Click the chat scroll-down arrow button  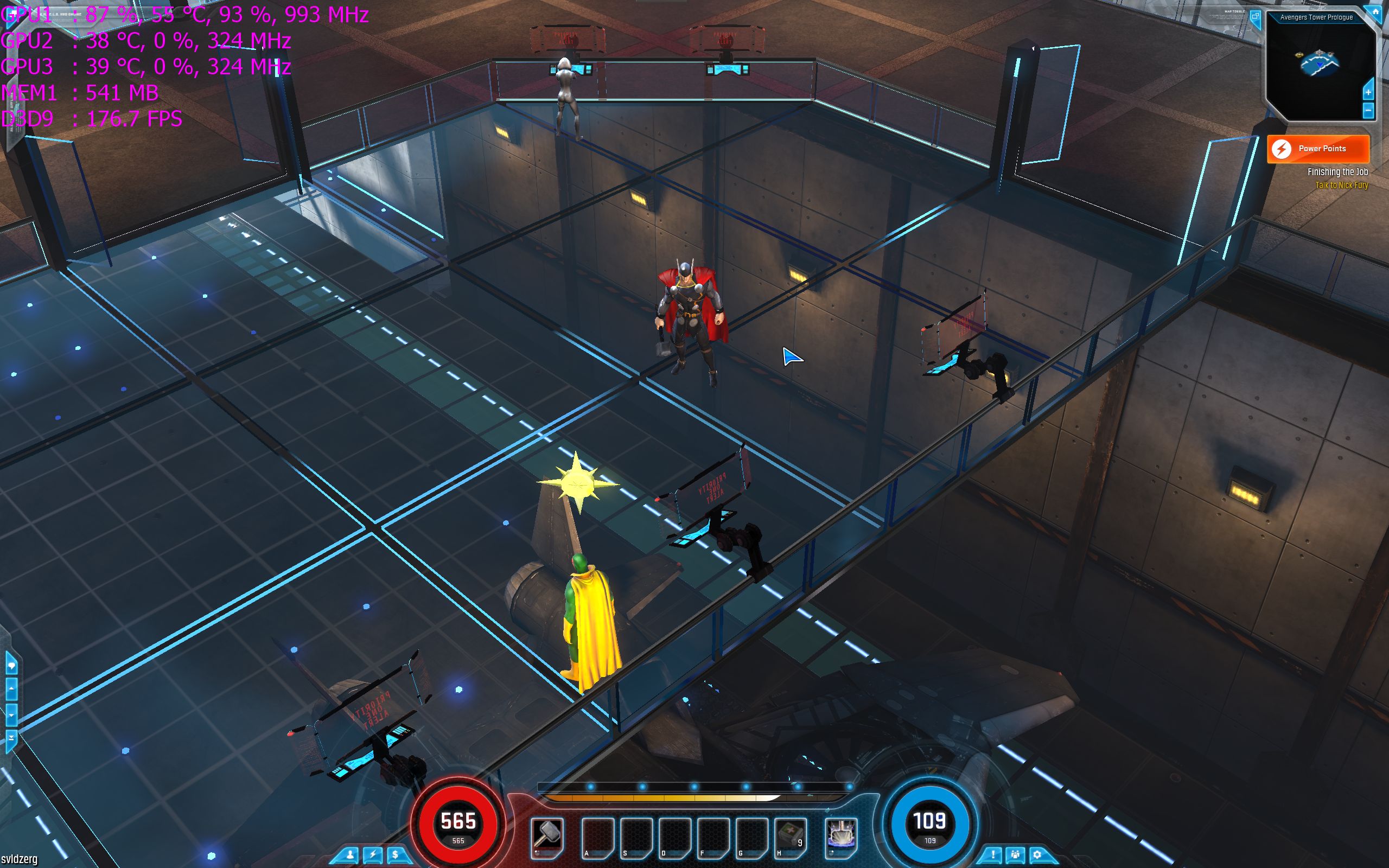[x=11, y=714]
